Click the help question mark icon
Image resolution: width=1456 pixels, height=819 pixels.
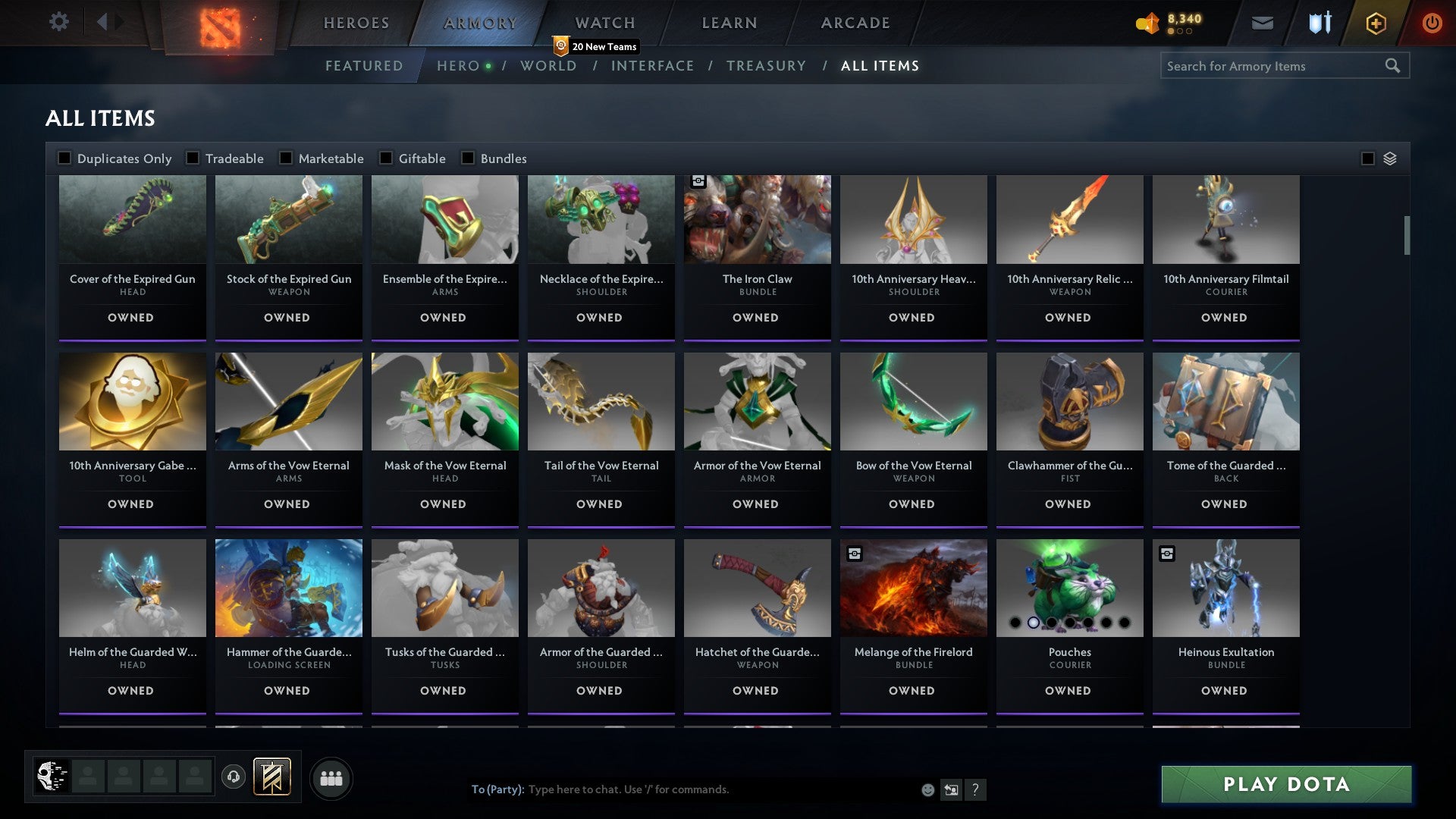(975, 790)
